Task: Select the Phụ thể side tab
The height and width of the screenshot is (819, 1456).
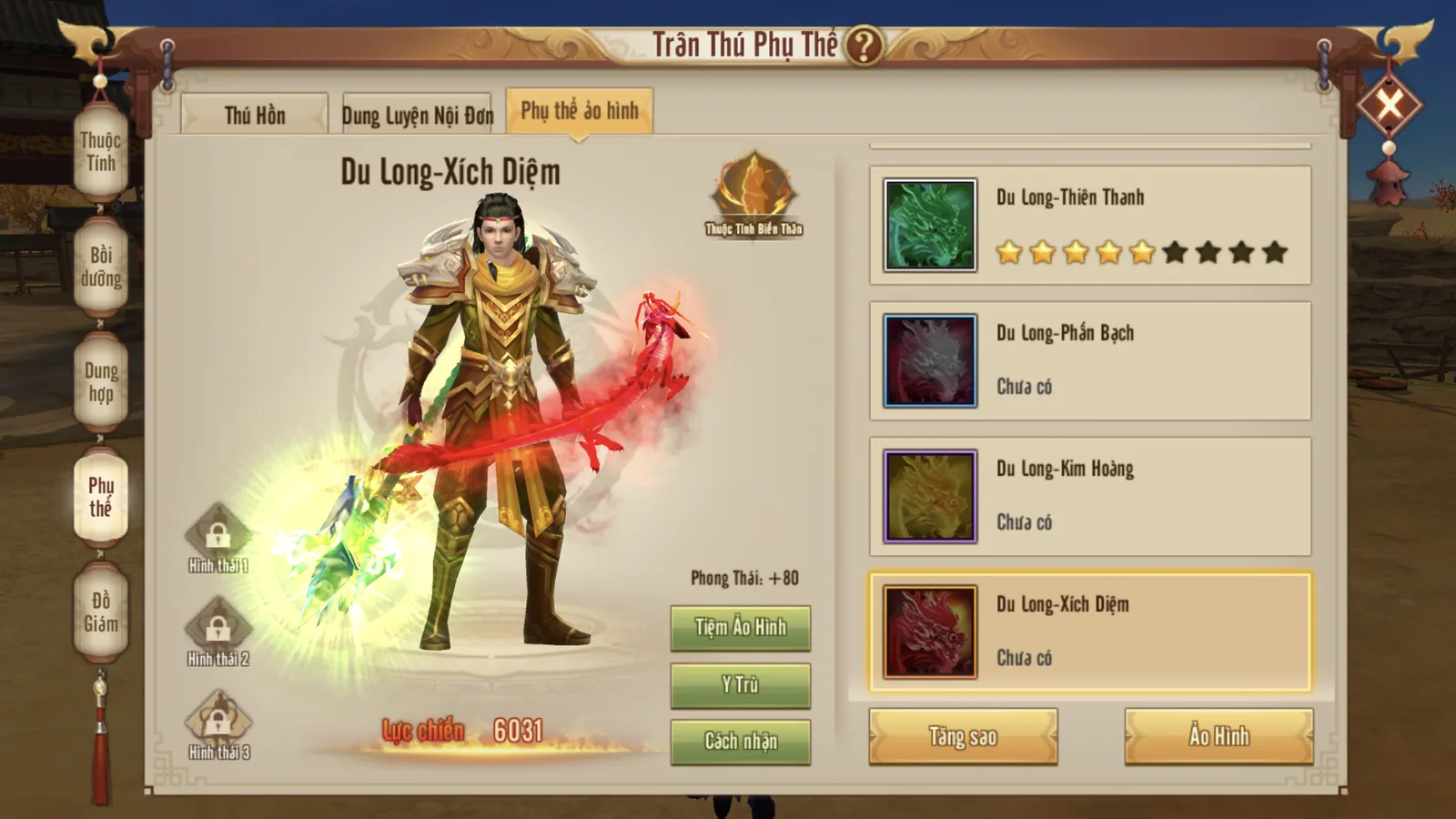Action: pyautogui.click(x=100, y=497)
